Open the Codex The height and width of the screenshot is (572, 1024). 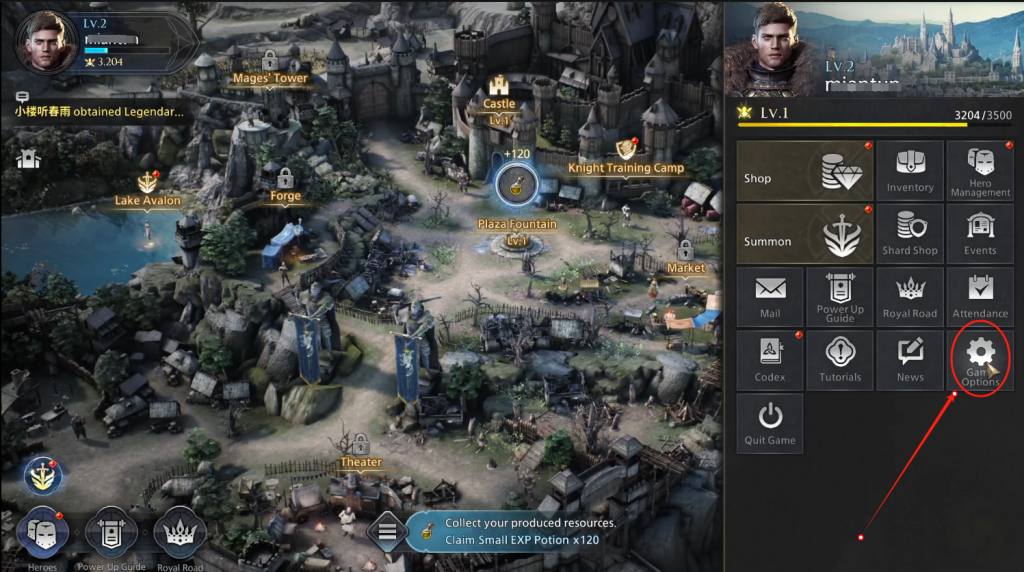pos(770,360)
